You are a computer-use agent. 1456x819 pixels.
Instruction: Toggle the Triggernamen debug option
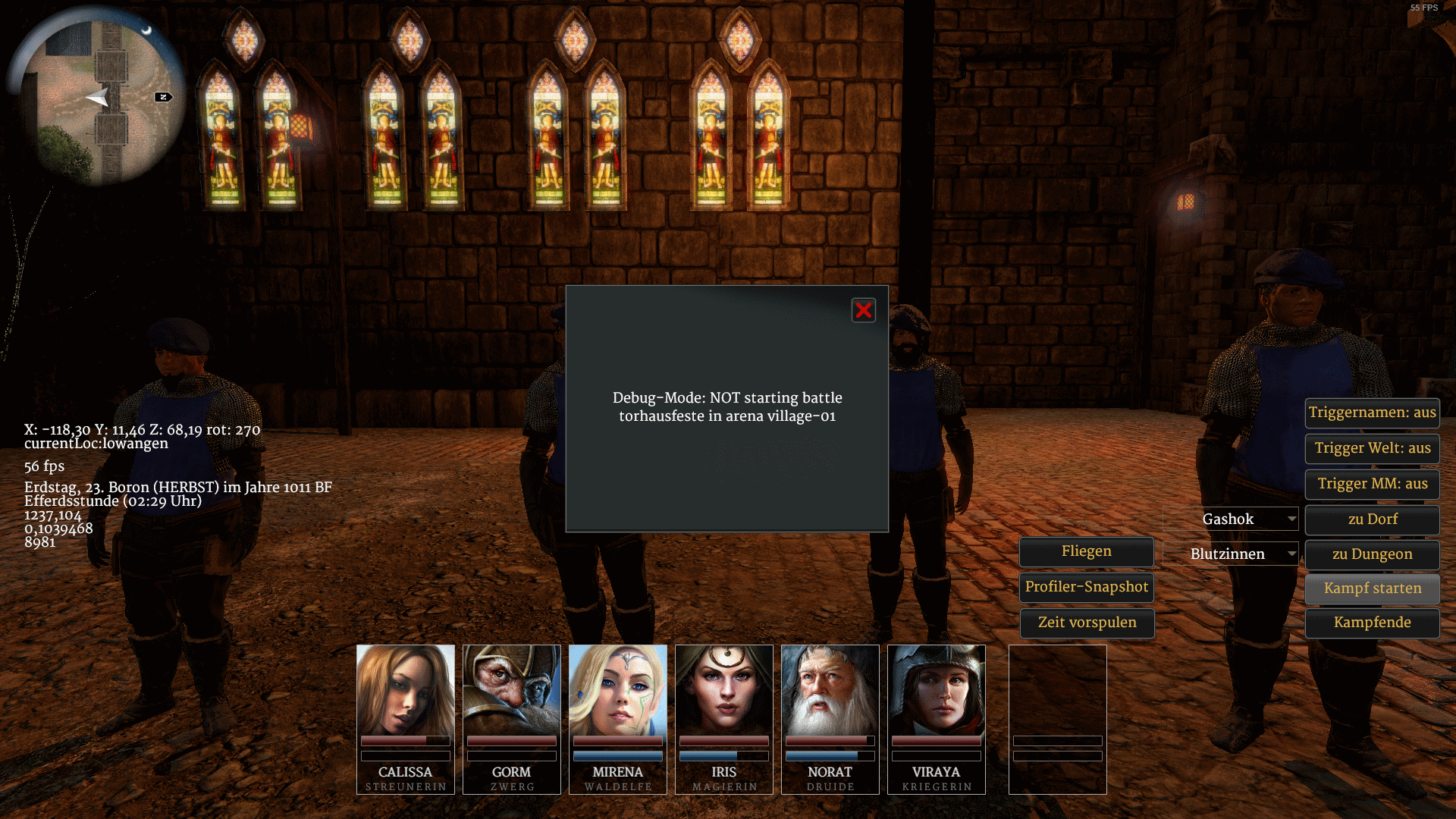(x=1372, y=413)
